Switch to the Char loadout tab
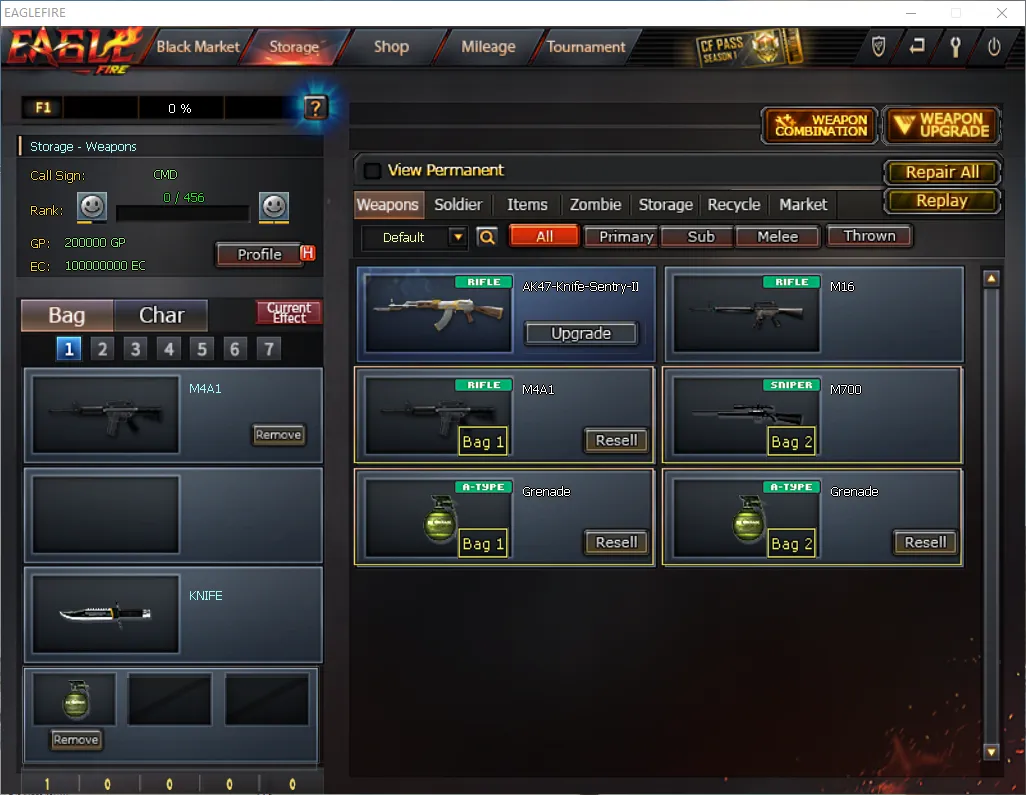 click(x=161, y=316)
